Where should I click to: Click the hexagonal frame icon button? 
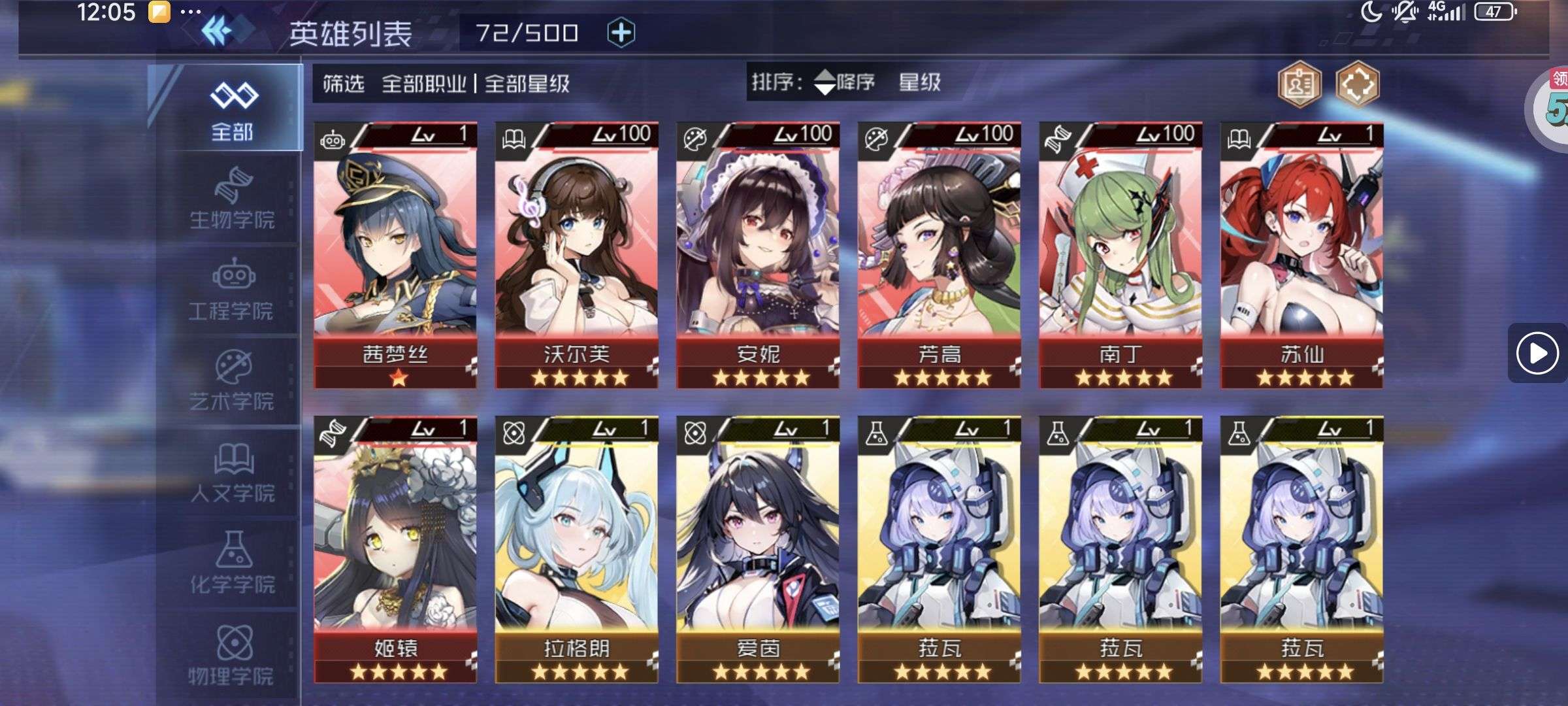1357,84
